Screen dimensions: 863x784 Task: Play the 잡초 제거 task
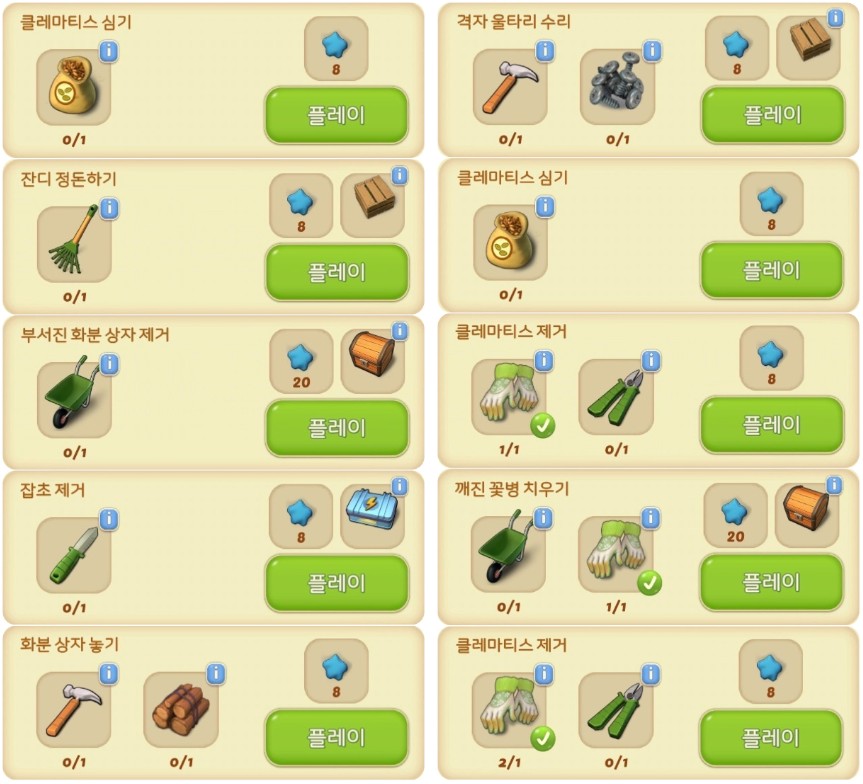[337, 583]
